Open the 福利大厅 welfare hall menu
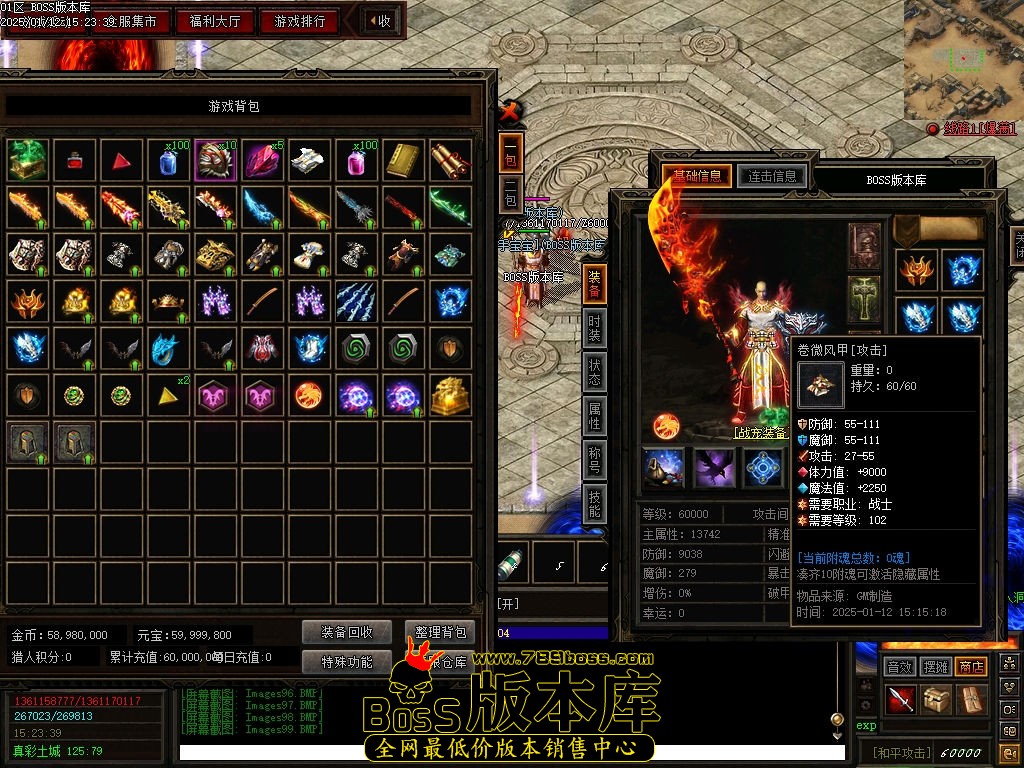1024x768 pixels. tap(215, 21)
